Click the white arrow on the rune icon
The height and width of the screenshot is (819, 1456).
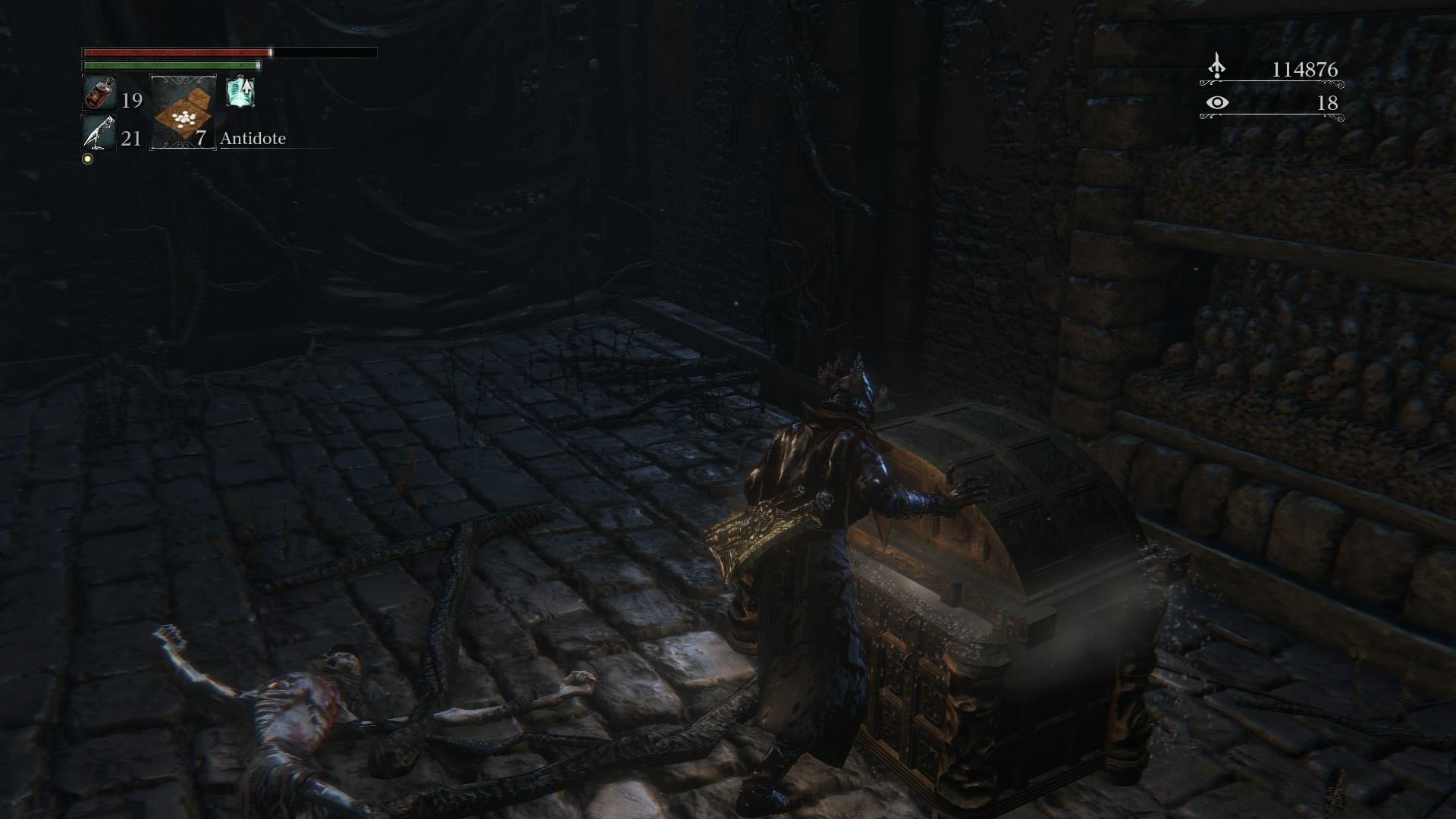pos(246,88)
